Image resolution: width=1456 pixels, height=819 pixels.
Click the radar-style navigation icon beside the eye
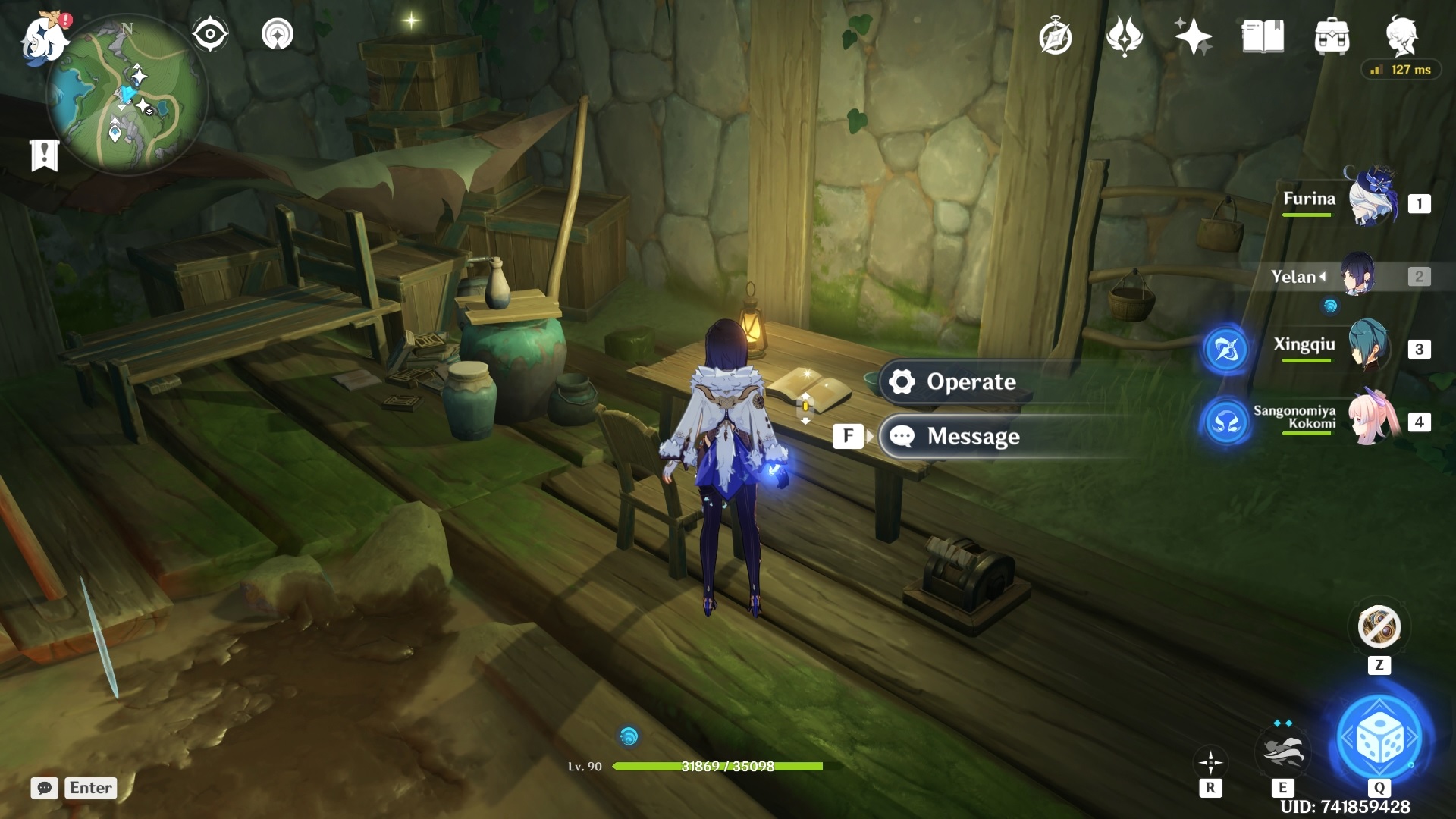pyautogui.click(x=278, y=33)
